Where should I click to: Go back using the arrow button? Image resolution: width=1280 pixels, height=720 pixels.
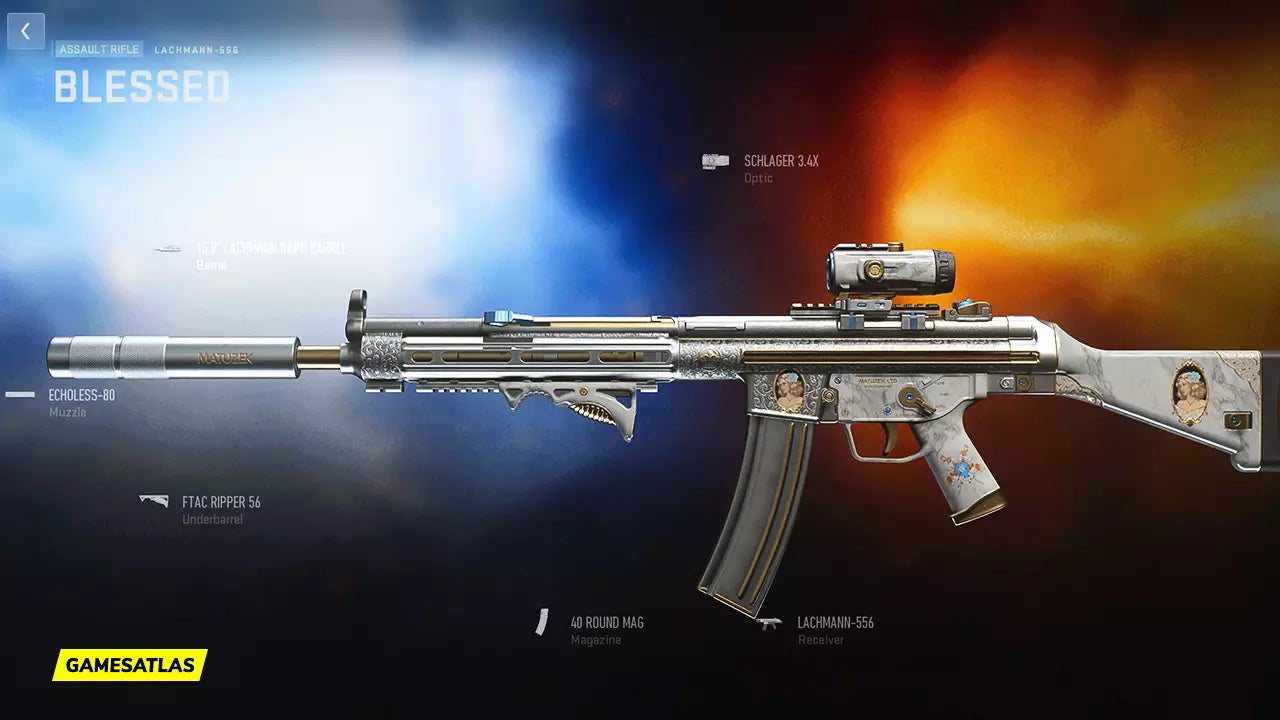point(26,31)
